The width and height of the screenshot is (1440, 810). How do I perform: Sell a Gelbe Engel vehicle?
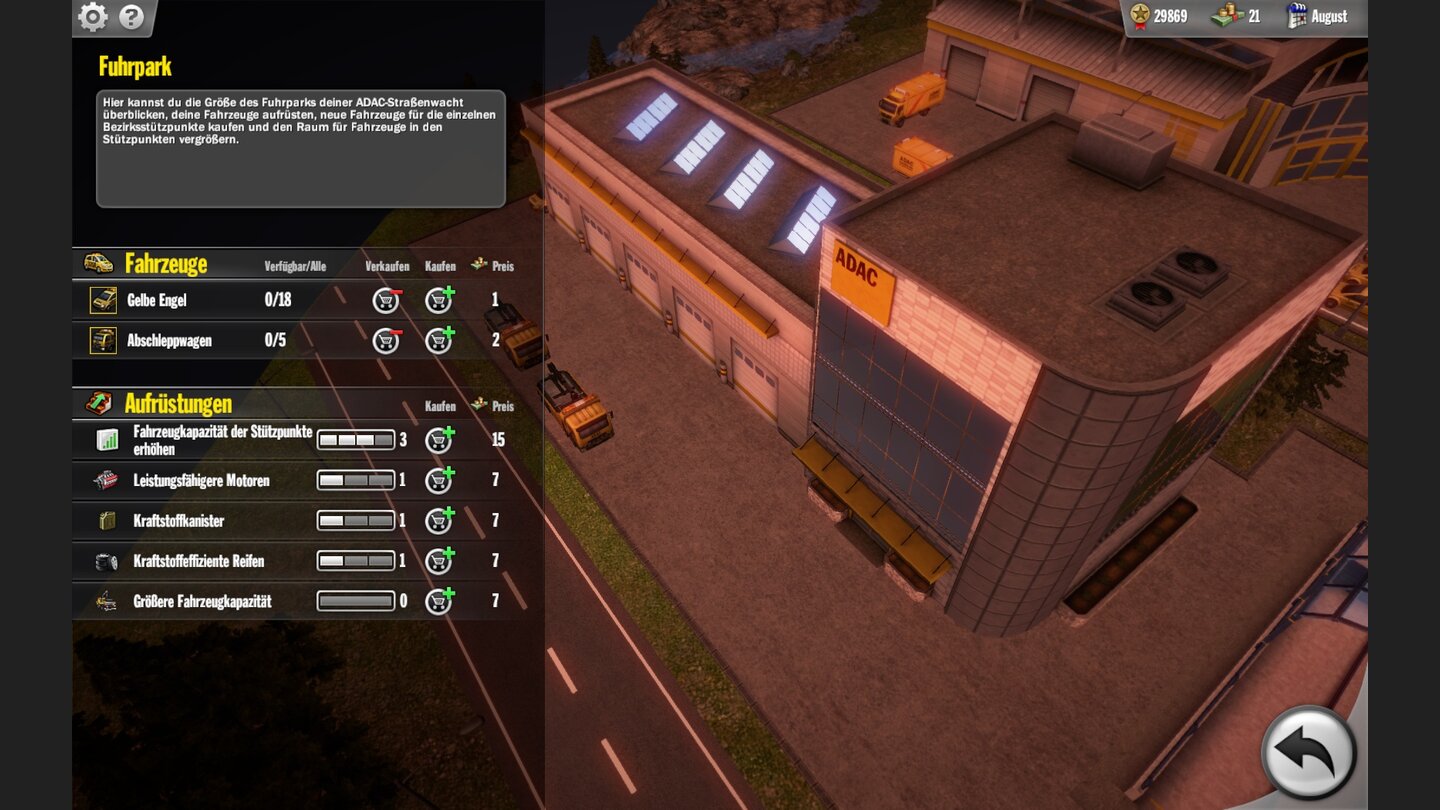point(385,299)
